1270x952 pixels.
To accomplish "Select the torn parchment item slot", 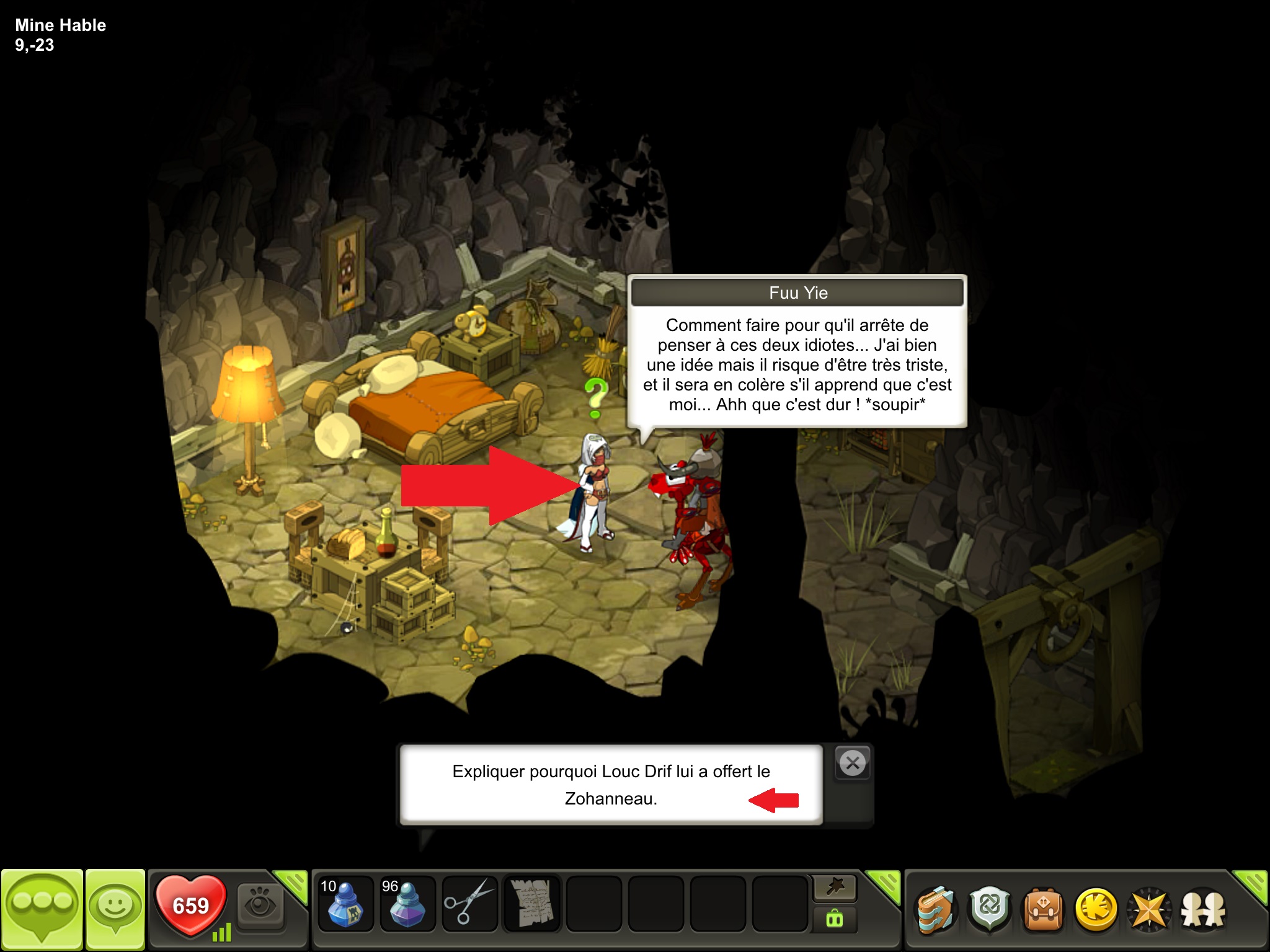I will click(x=531, y=903).
